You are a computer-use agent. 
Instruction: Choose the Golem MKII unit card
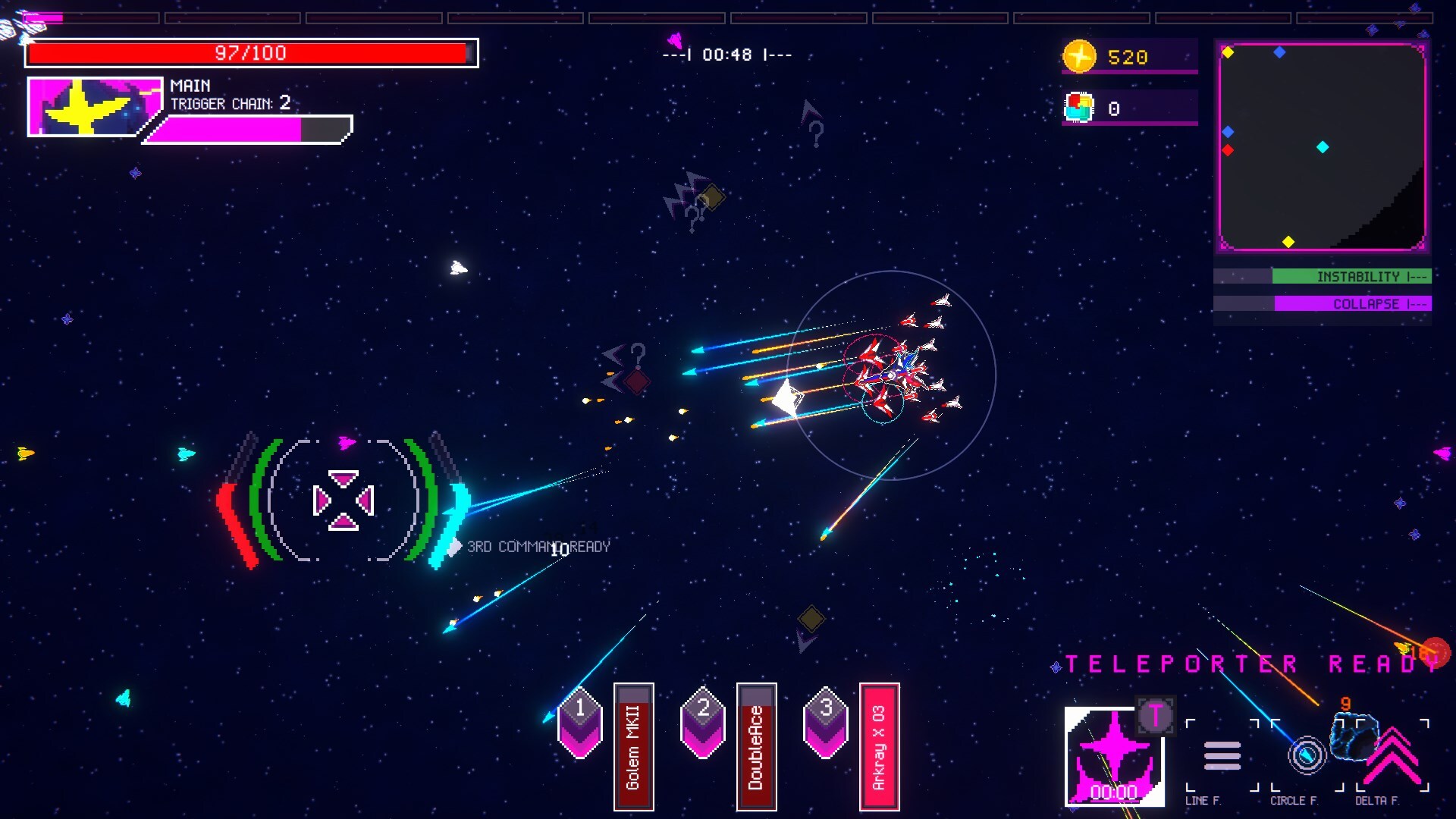[633, 747]
